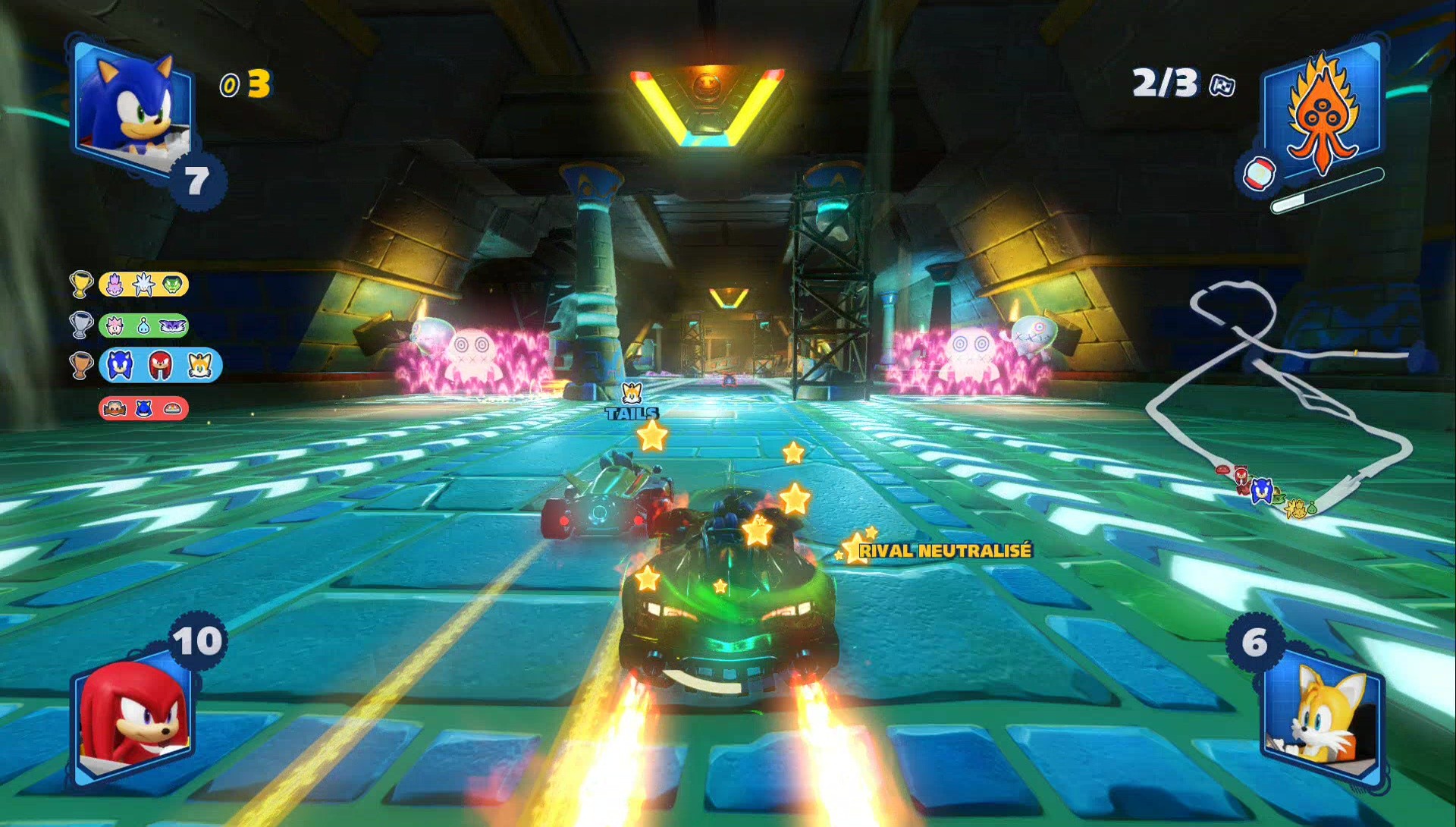Click Metal Sonic's icon on the red team bar
This screenshot has width=1456, height=827.
tap(143, 409)
